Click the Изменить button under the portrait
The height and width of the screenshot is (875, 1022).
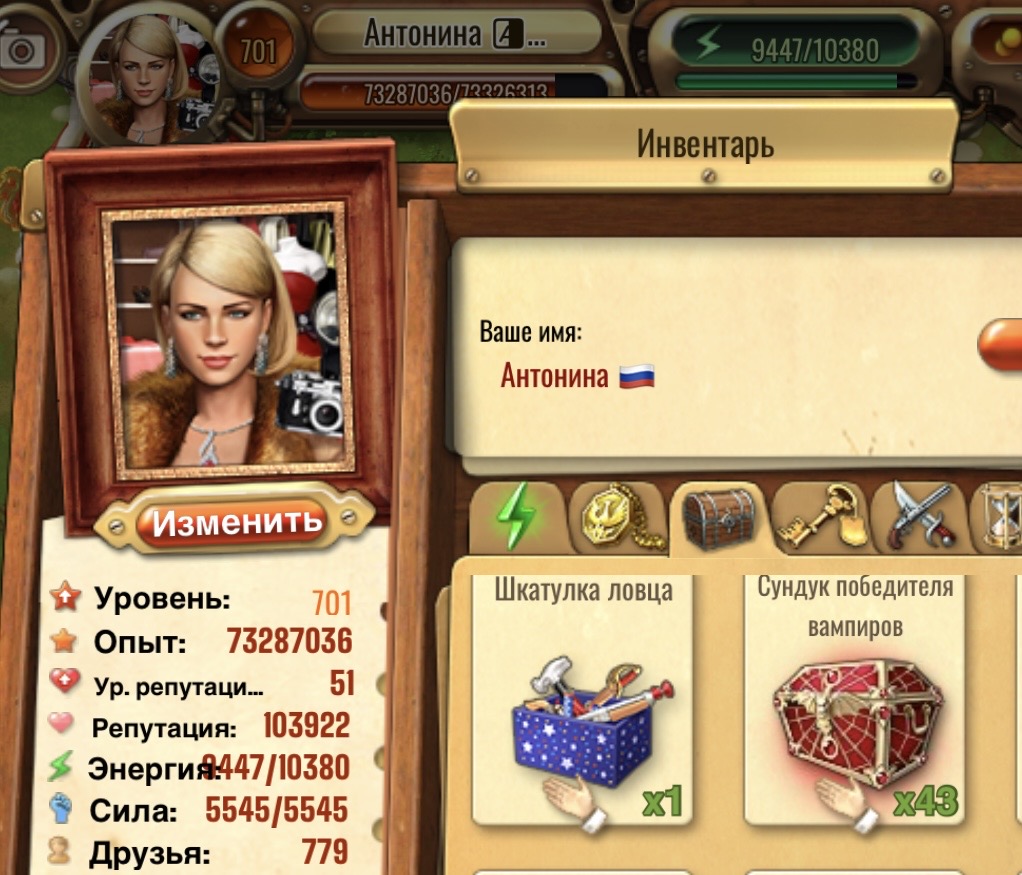[237, 521]
